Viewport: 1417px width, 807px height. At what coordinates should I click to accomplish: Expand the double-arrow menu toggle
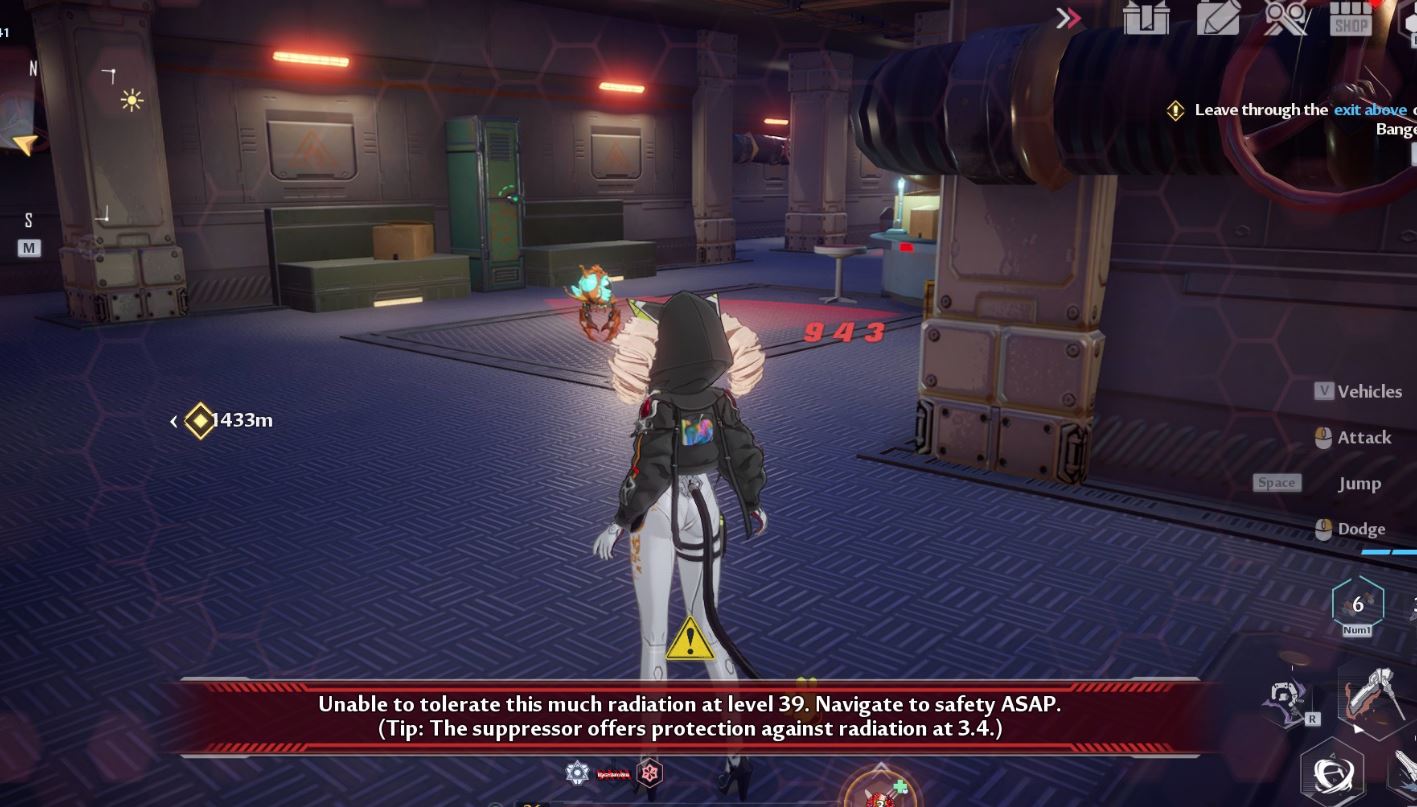click(1068, 18)
